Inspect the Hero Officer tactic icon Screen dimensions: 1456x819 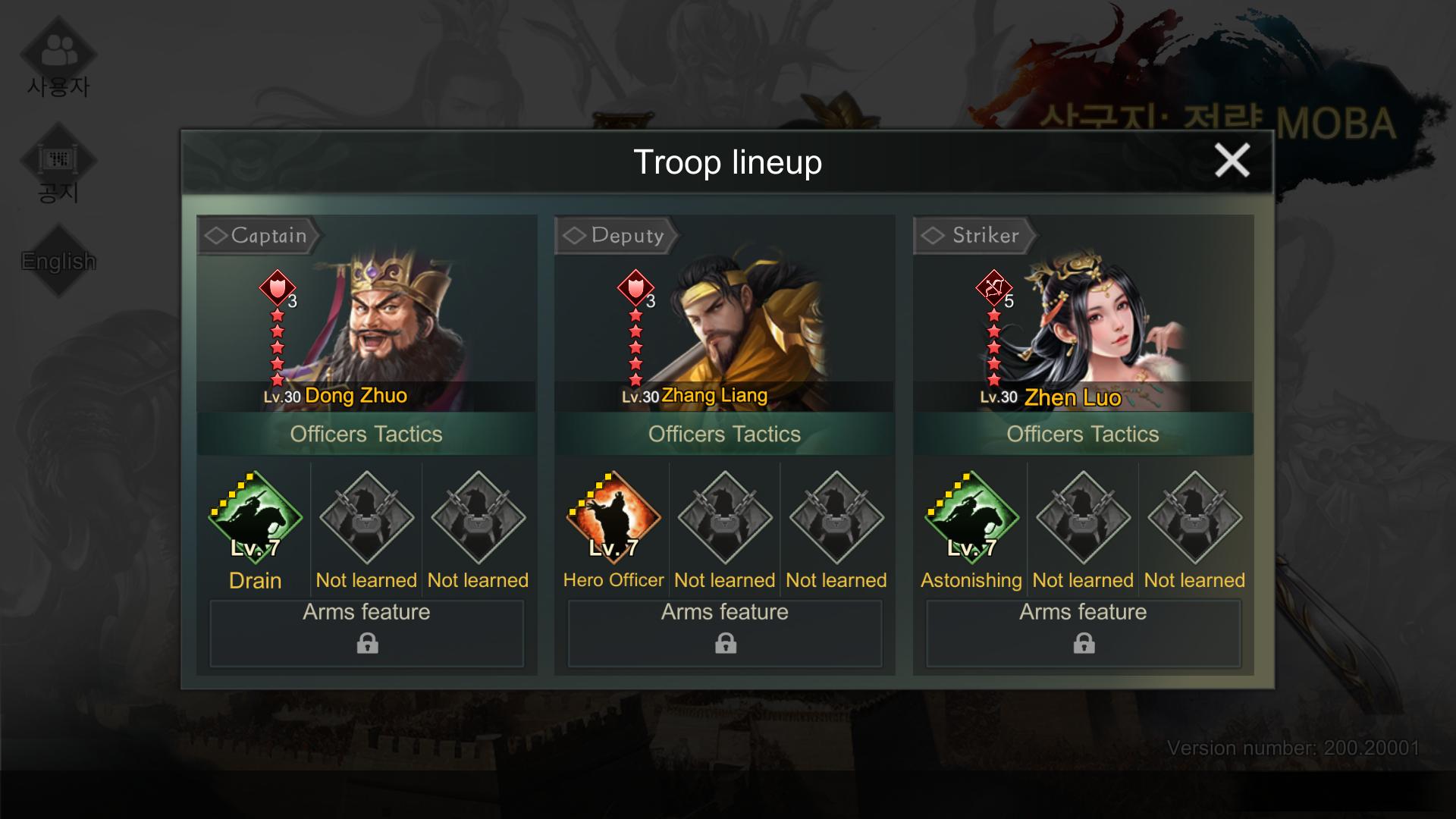(613, 518)
